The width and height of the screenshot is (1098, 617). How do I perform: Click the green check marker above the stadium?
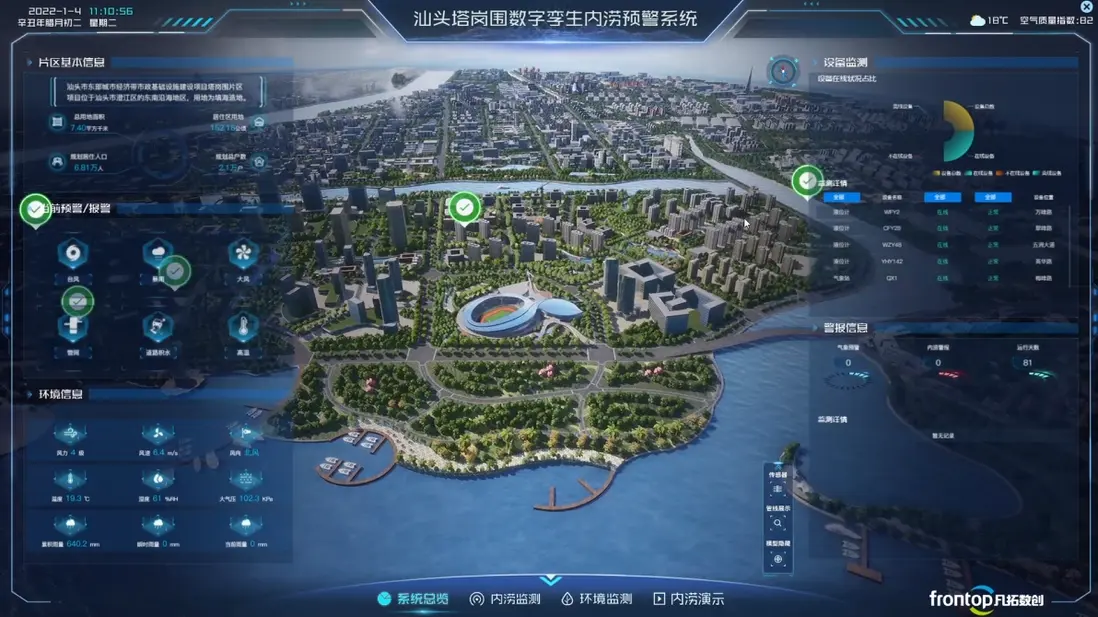pyautogui.click(x=464, y=208)
